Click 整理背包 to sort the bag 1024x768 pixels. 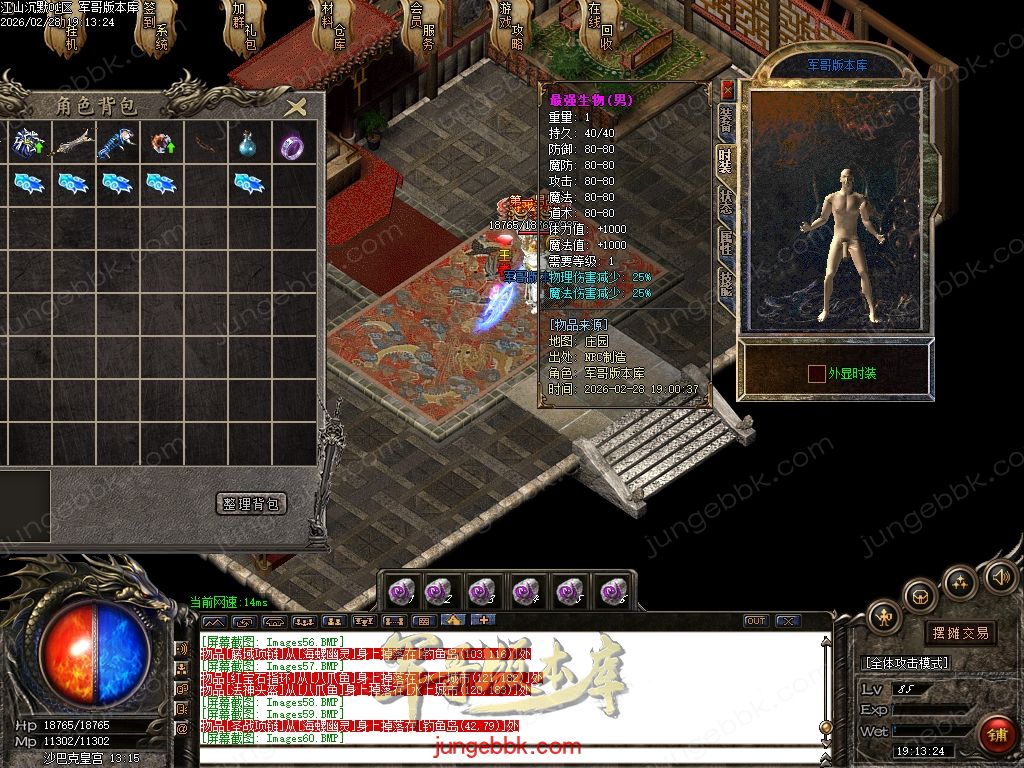point(251,504)
